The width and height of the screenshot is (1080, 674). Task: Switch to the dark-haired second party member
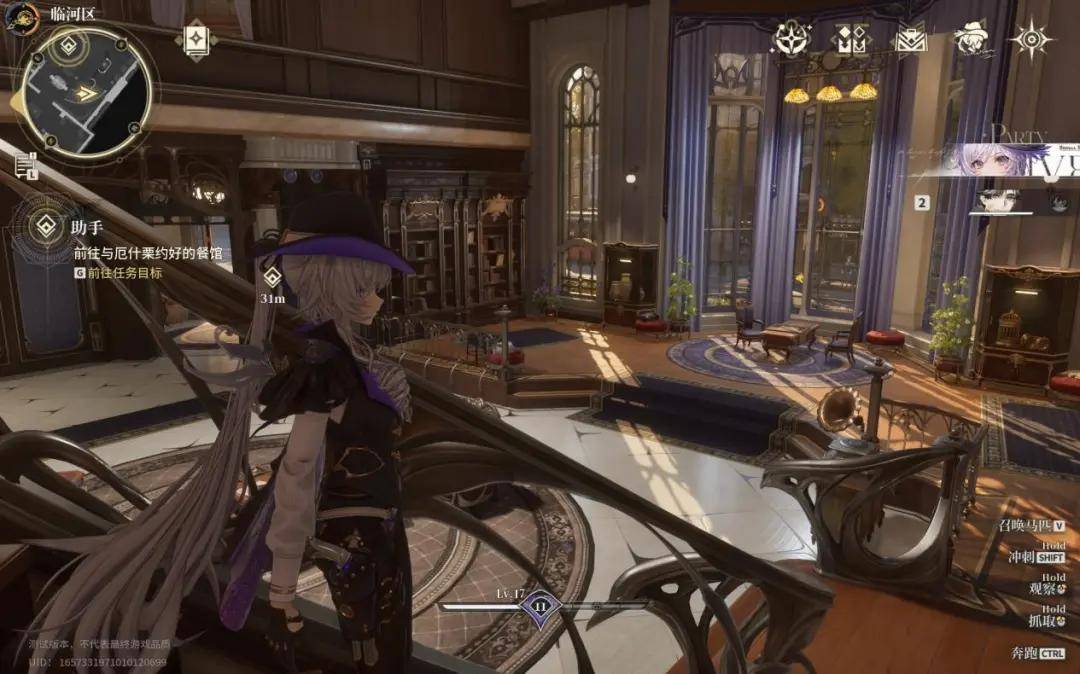click(x=996, y=201)
